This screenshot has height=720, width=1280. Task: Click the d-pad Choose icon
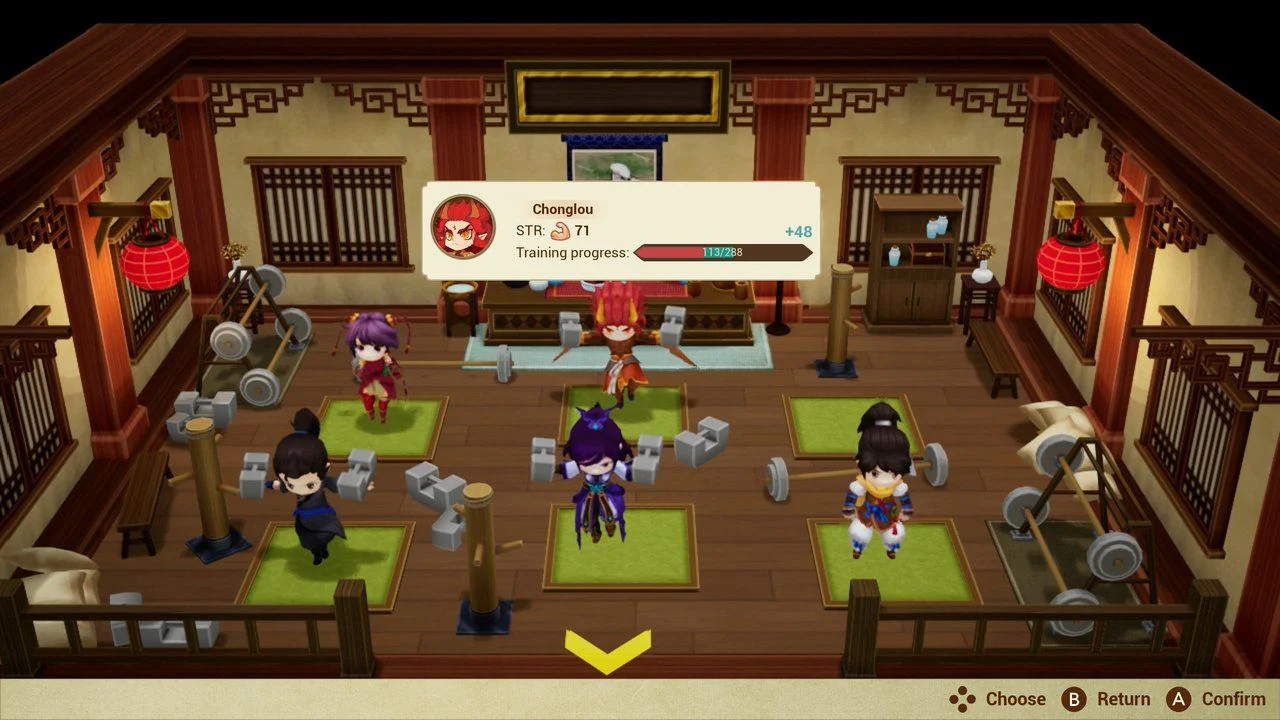[x=962, y=699]
